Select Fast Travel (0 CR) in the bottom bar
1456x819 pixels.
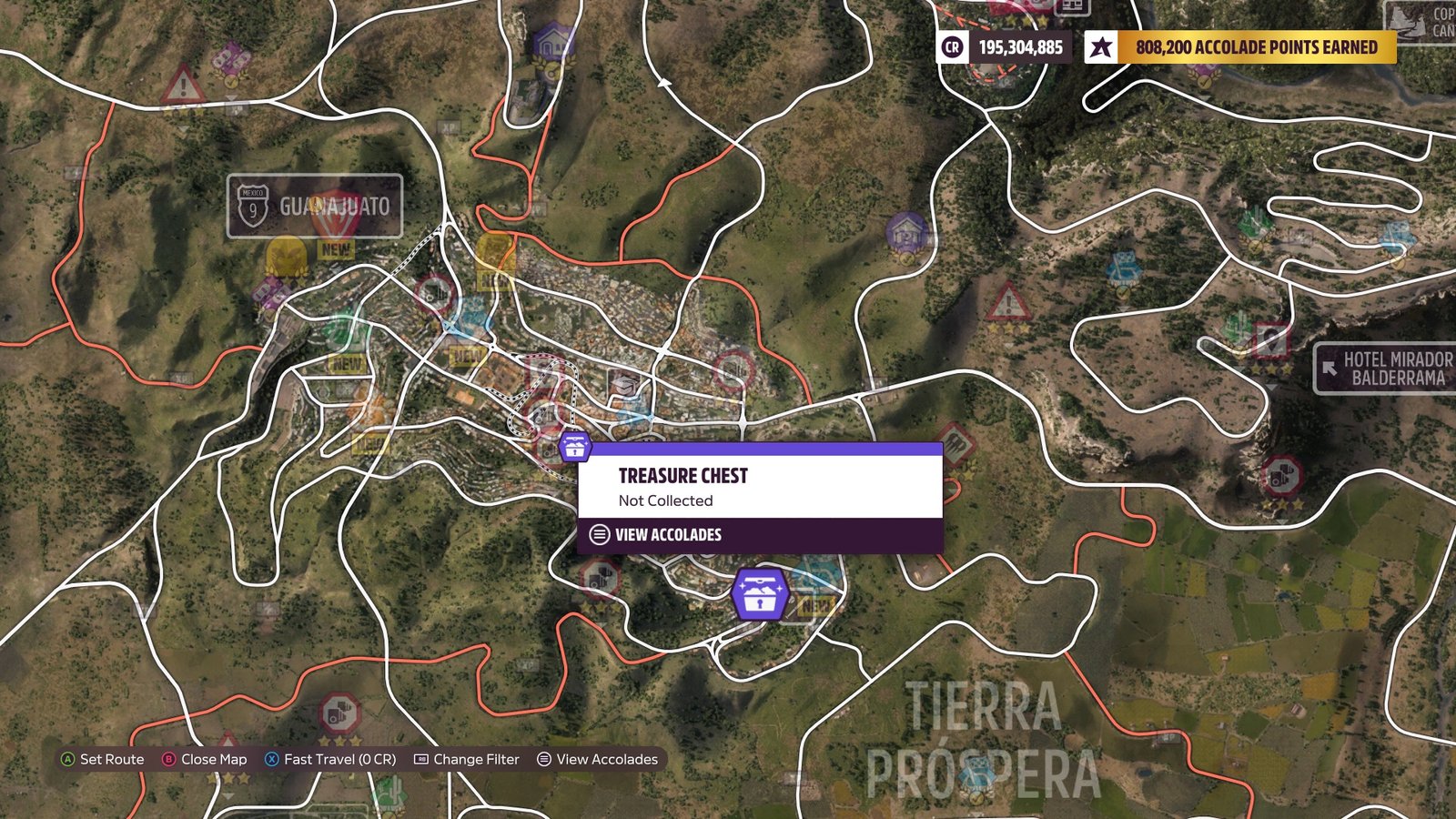point(330,759)
